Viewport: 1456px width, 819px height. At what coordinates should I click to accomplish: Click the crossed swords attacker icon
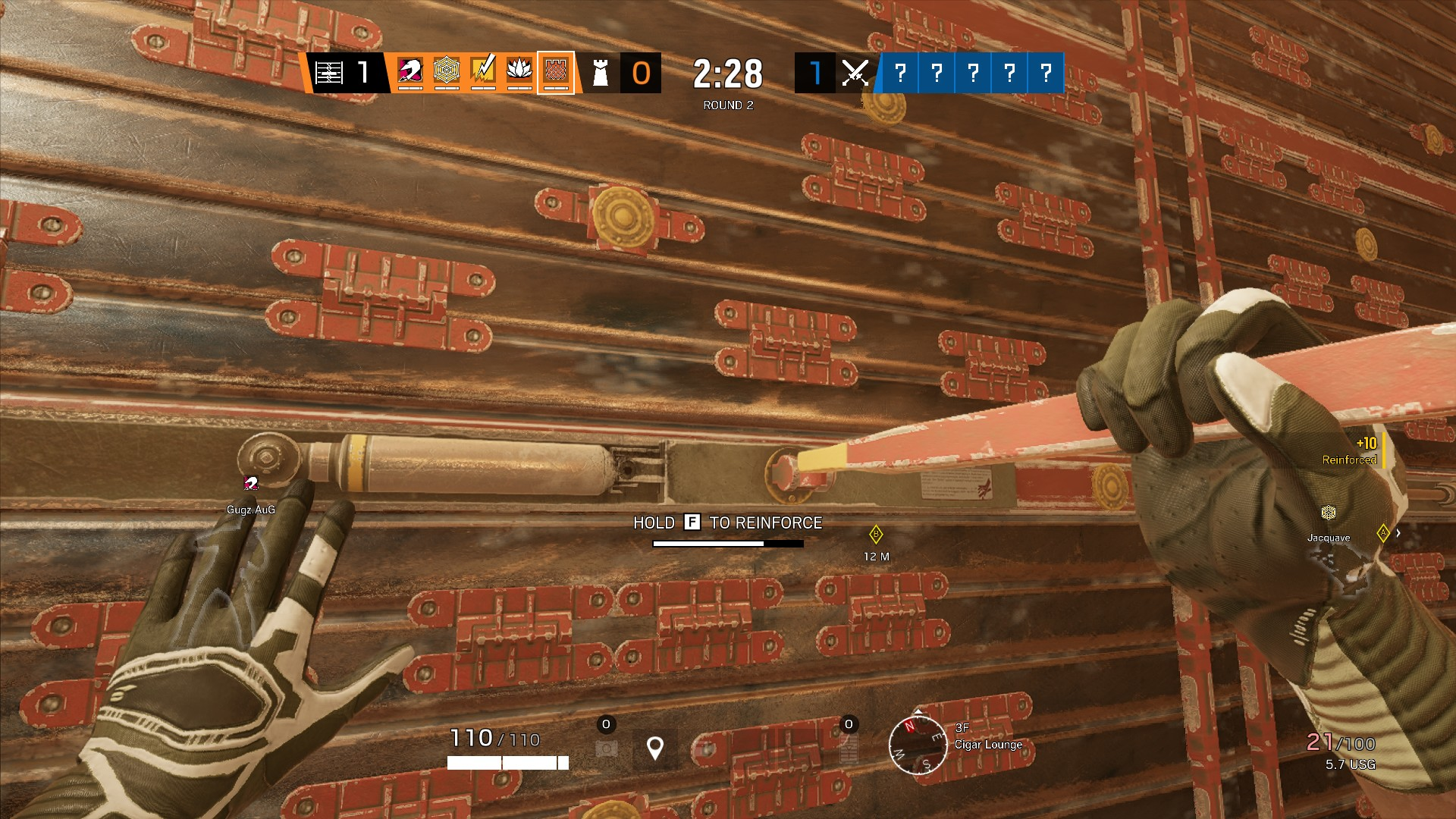pyautogui.click(x=855, y=73)
